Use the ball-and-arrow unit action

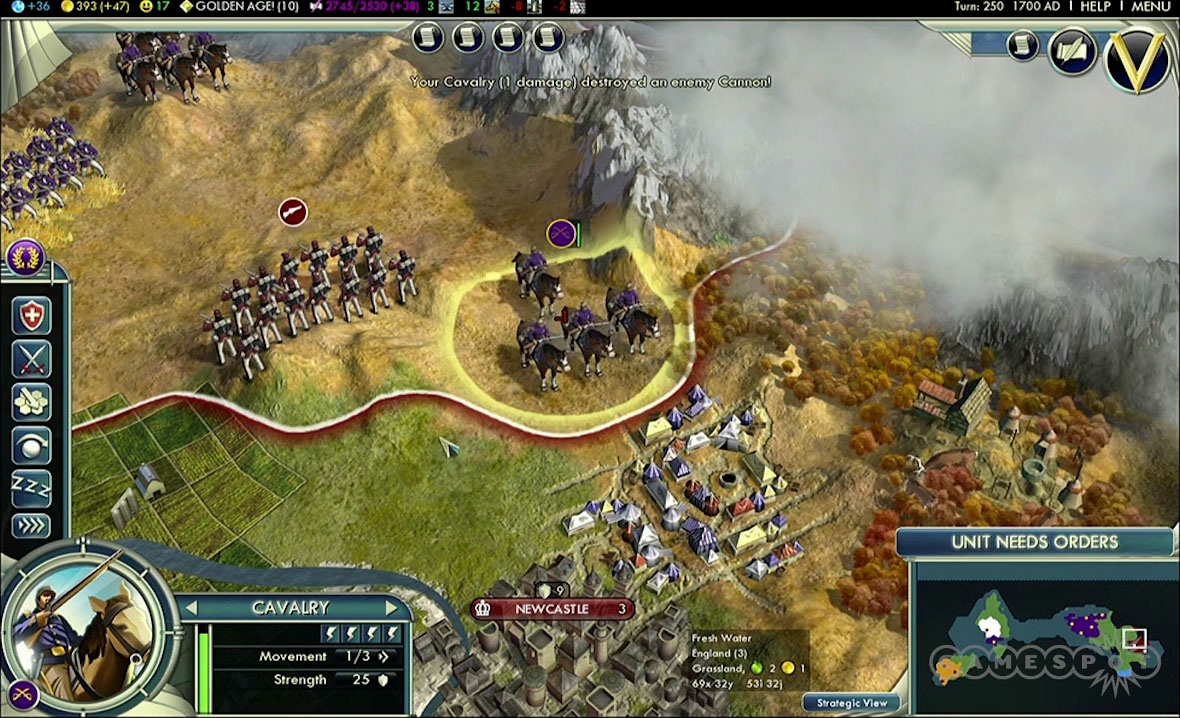(31, 446)
